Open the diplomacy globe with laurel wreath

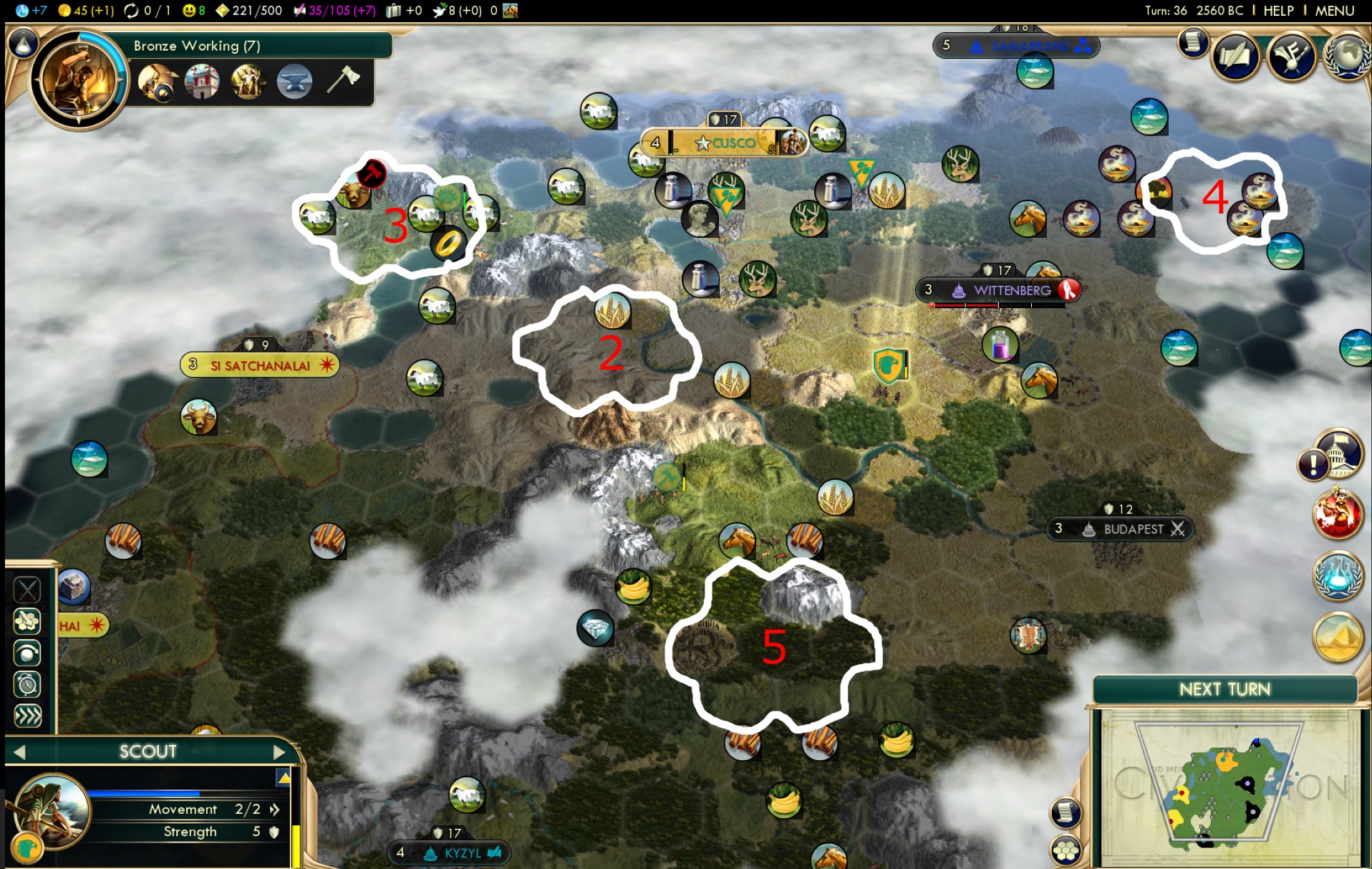(x=1346, y=56)
